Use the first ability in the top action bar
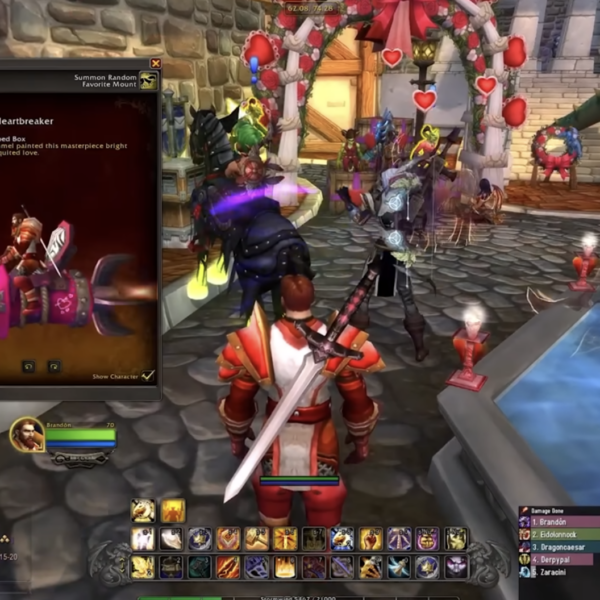 [x=143, y=539]
